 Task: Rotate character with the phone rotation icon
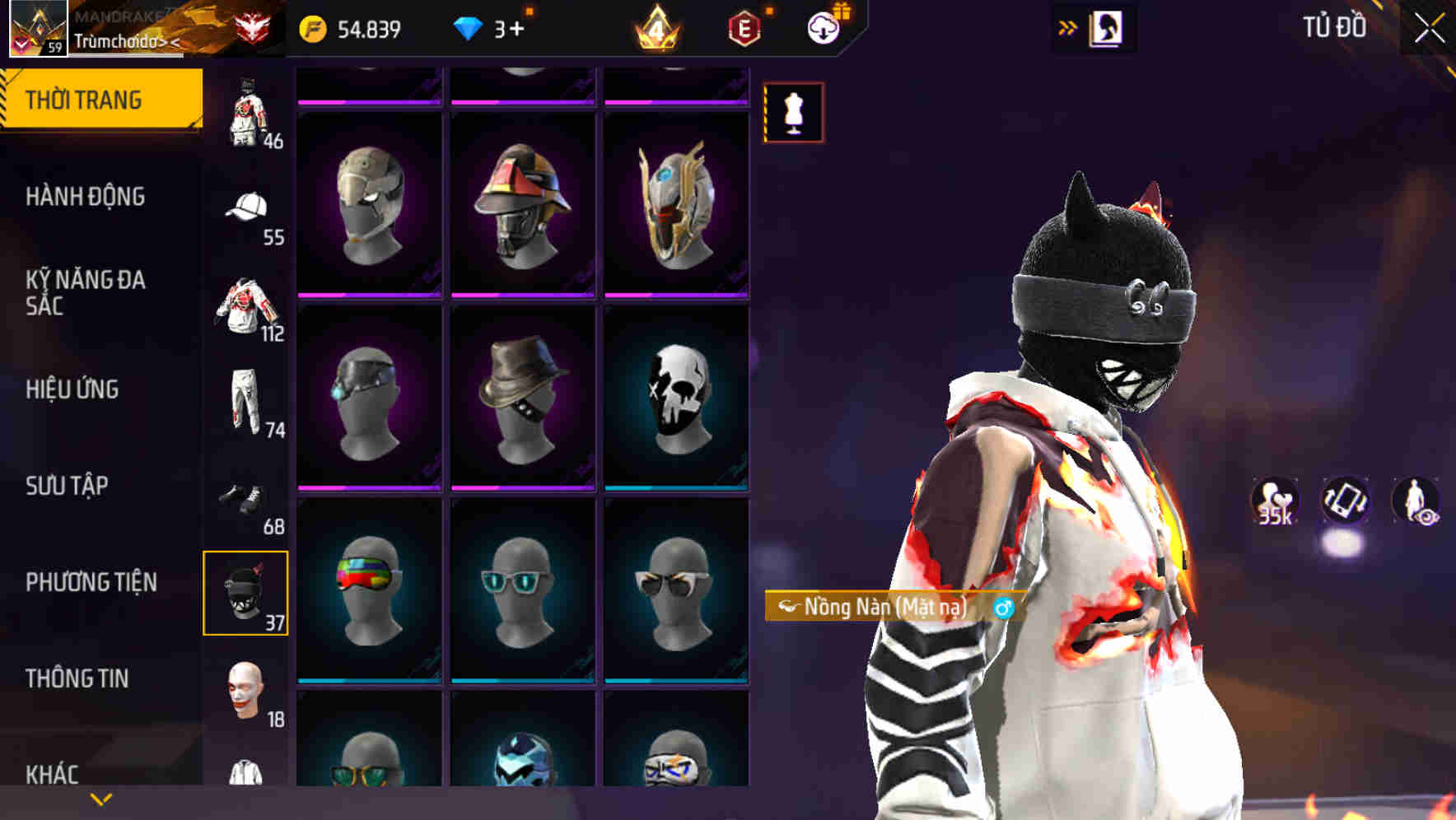tap(1343, 502)
